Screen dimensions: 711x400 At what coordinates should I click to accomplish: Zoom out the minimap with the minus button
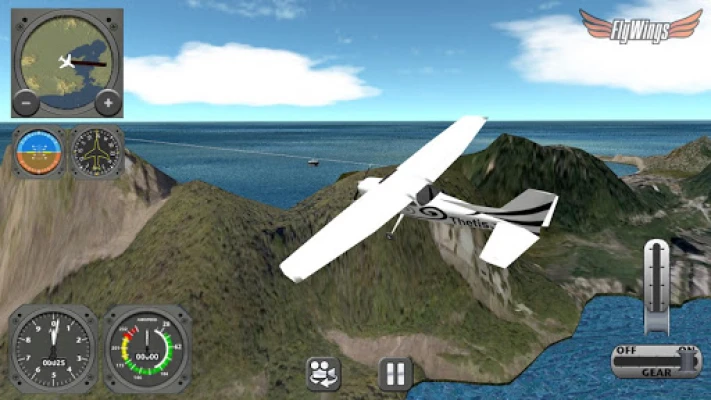27,102
